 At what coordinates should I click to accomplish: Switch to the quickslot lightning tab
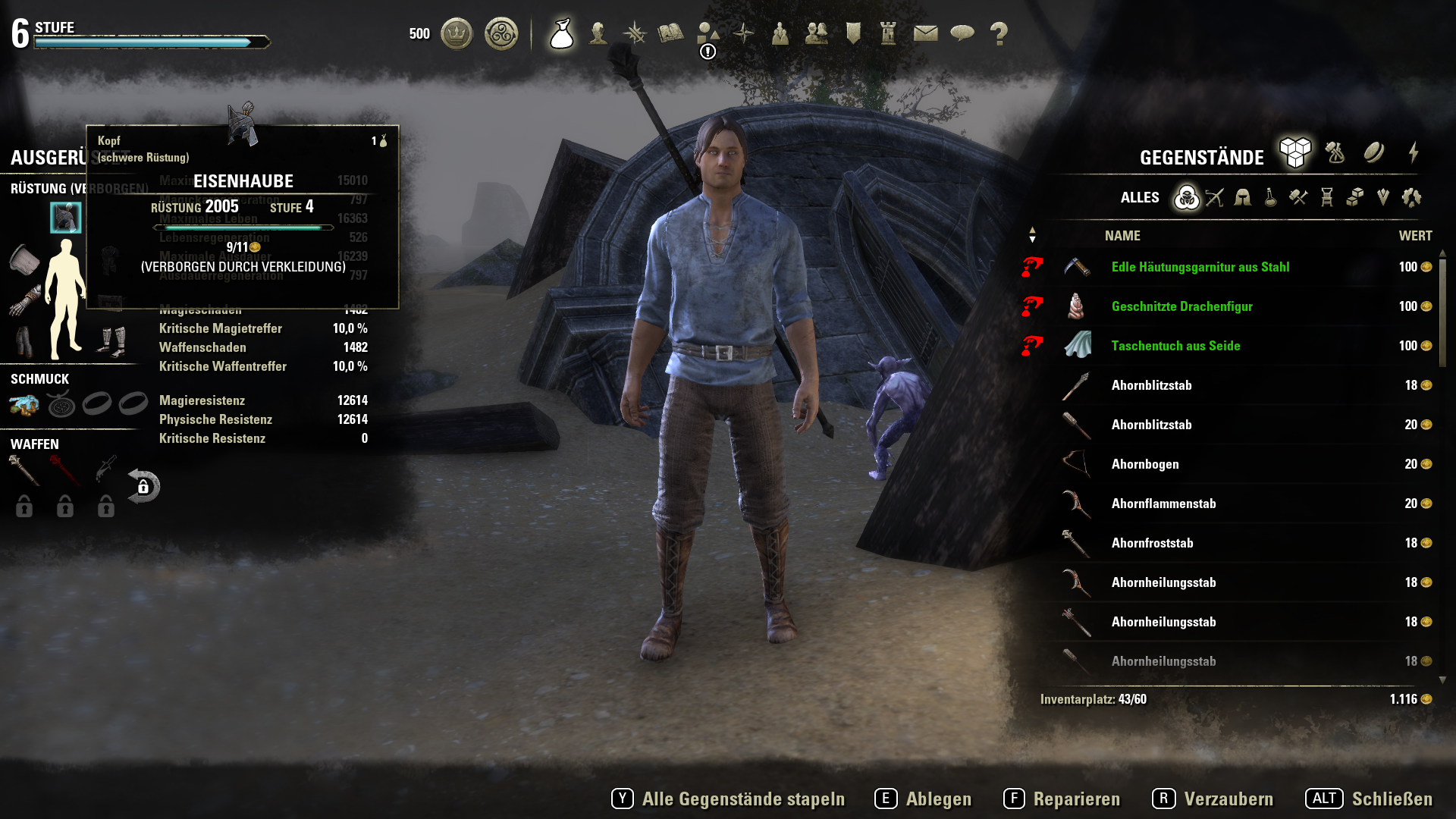[1414, 153]
